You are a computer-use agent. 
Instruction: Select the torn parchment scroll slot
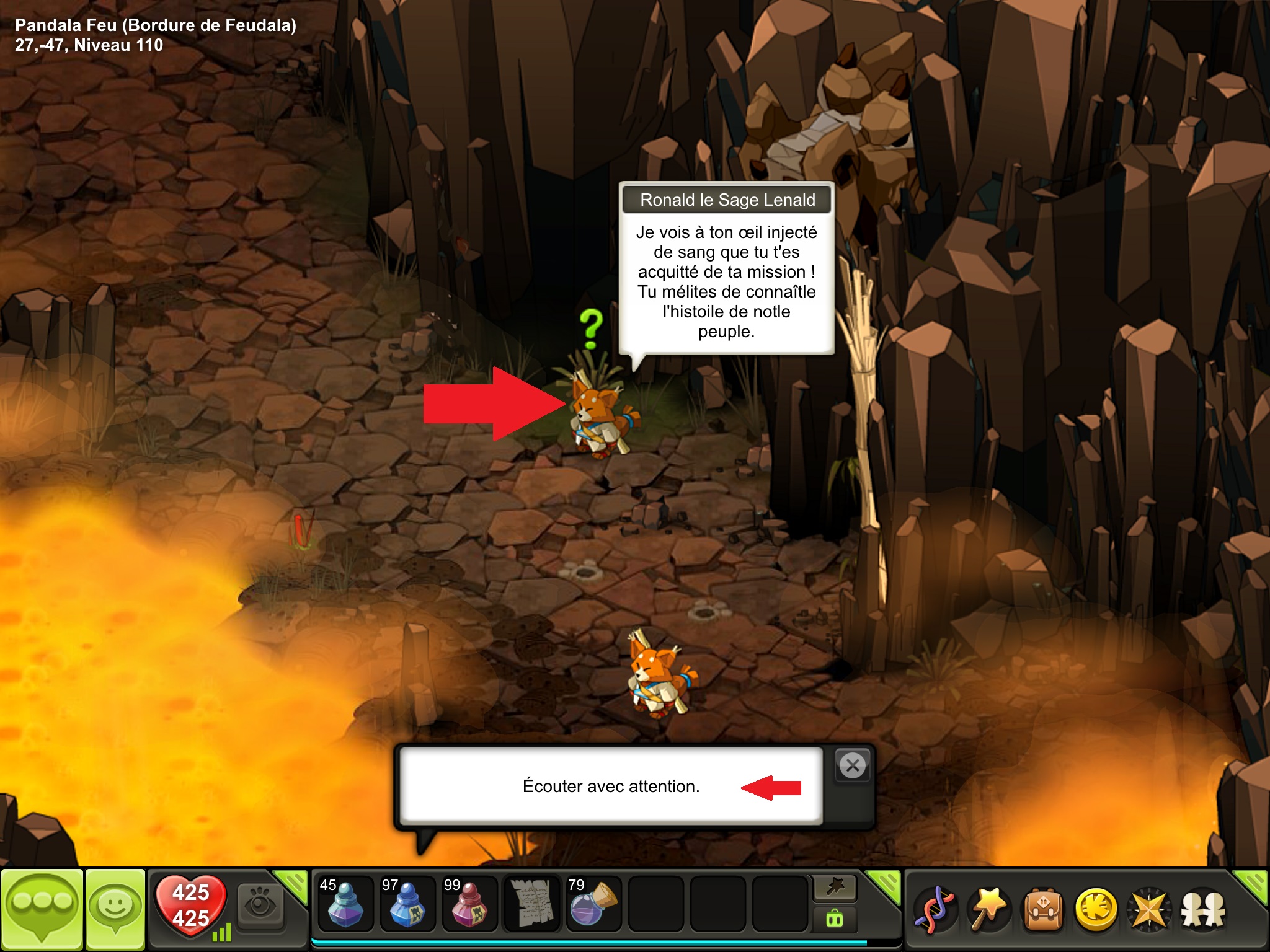tap(531, 904)
